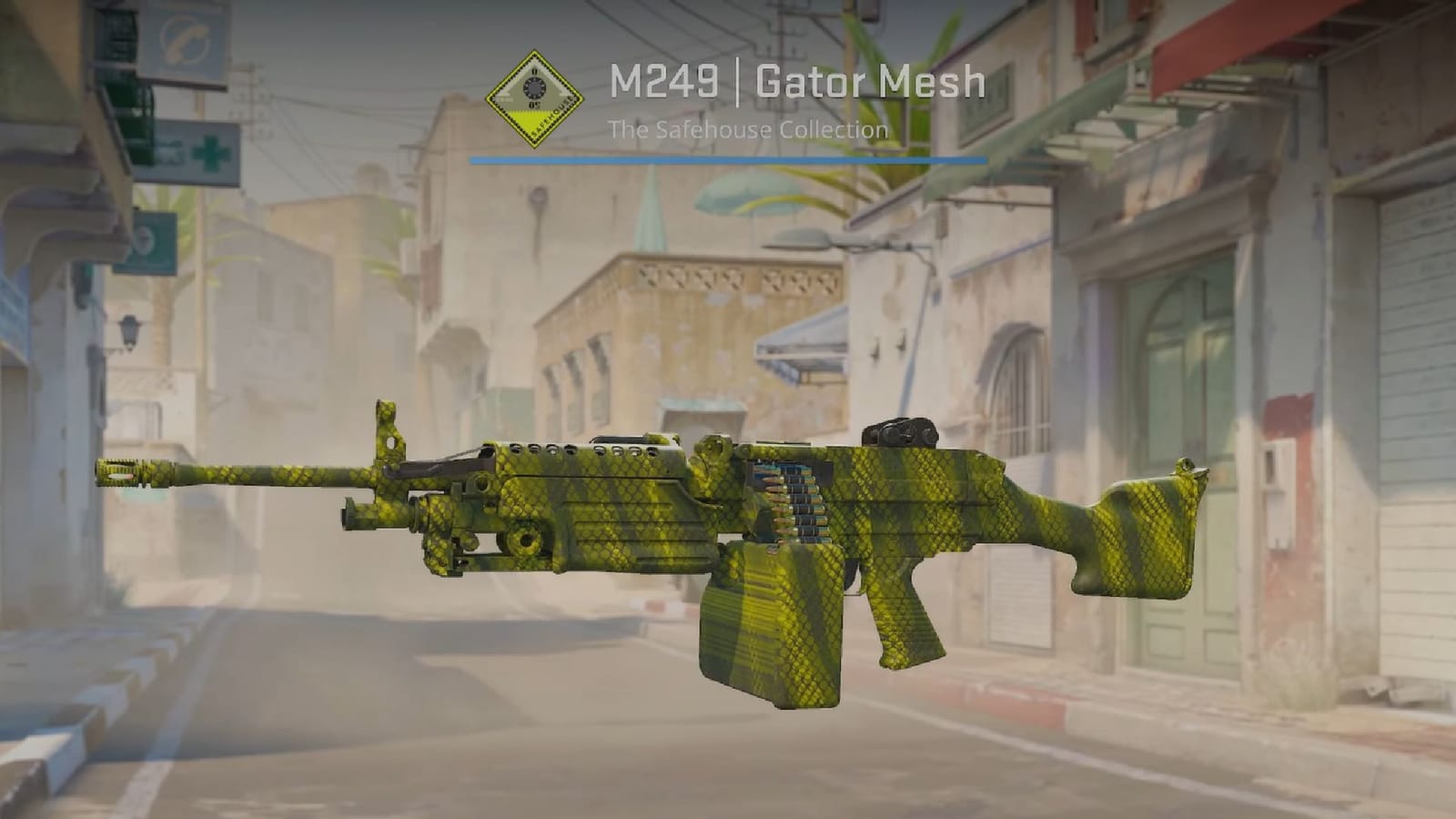Open details on The Safehouse Collection label
Screen dimensions: 1456x819
pos(751,128)
